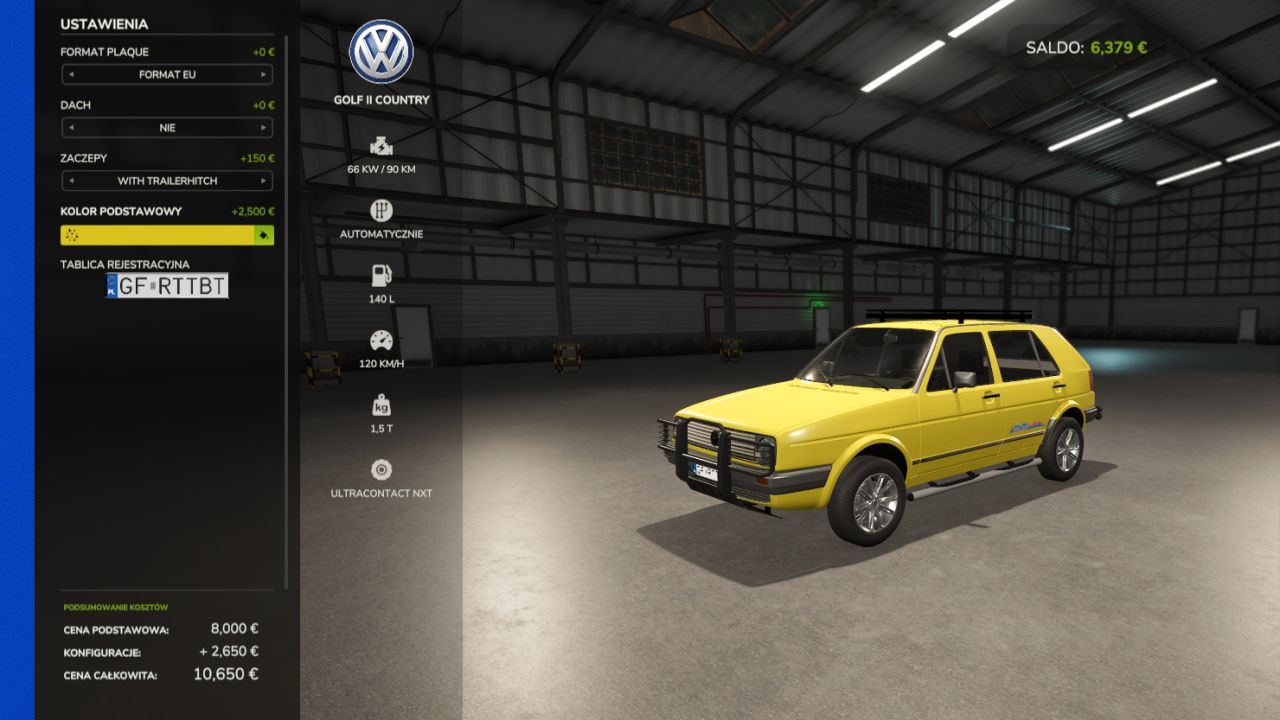Switch Dach setting using its right arrow
Image resolution: width=1280 pixels, height=720 pixels.
pyautogui.click(x=264, y=128)
